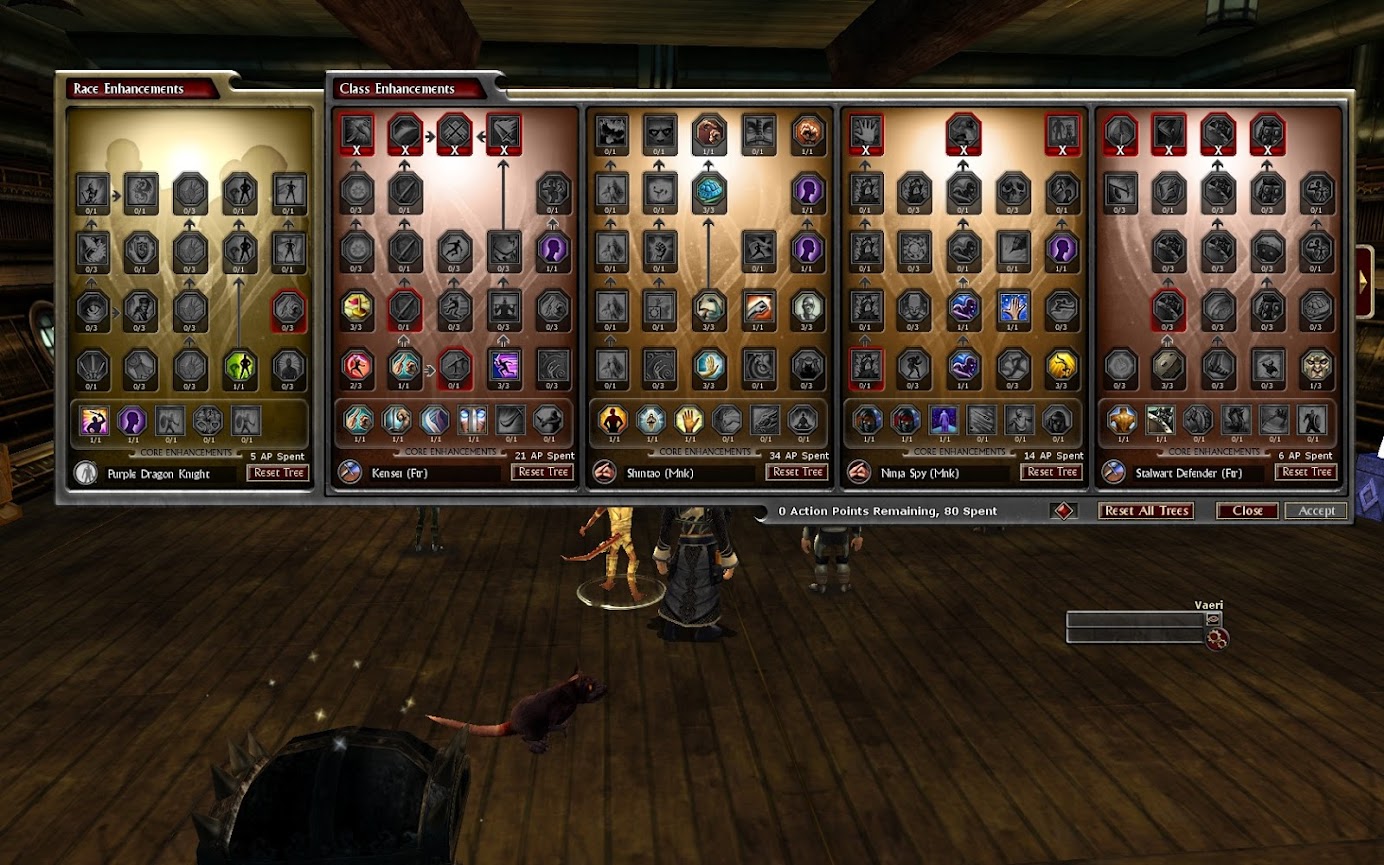Screen dimensions: 1384x865
Task: Toggle the eye icon on Vaeri's frame
Action: (x=1214, y=620)
